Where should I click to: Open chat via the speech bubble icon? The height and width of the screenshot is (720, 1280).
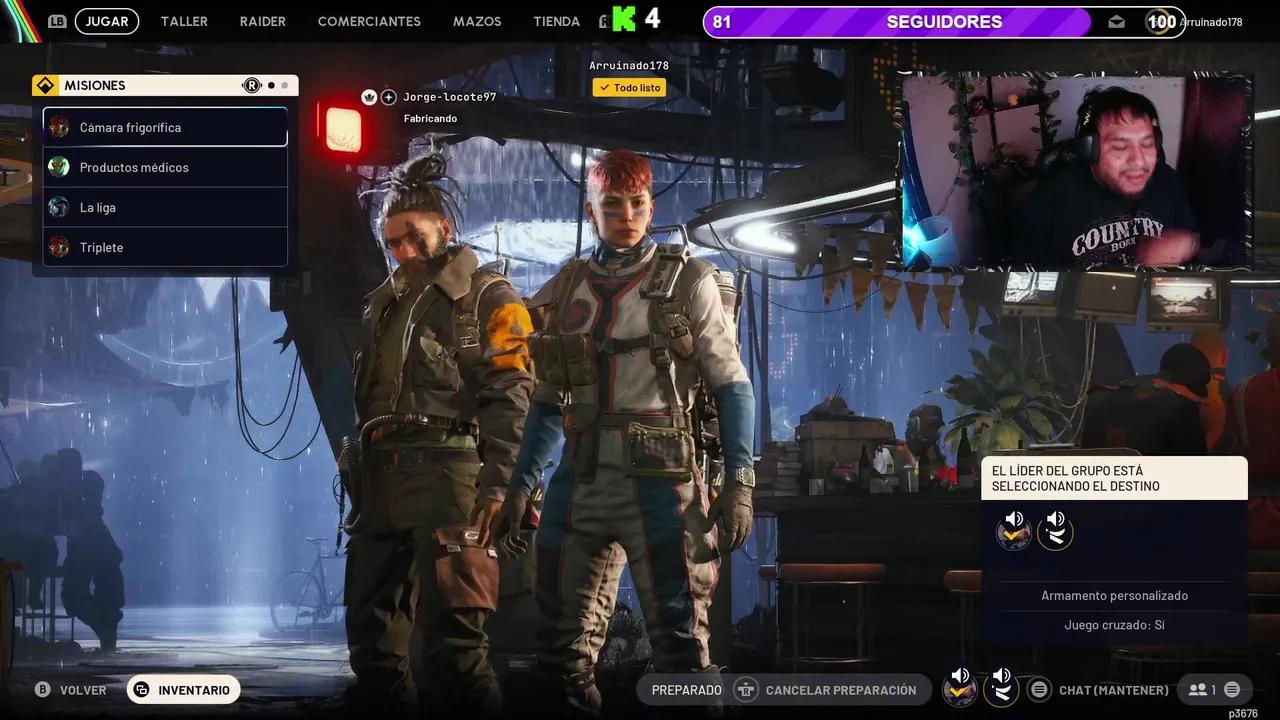pyautogui.click(x=1039, y=689)
